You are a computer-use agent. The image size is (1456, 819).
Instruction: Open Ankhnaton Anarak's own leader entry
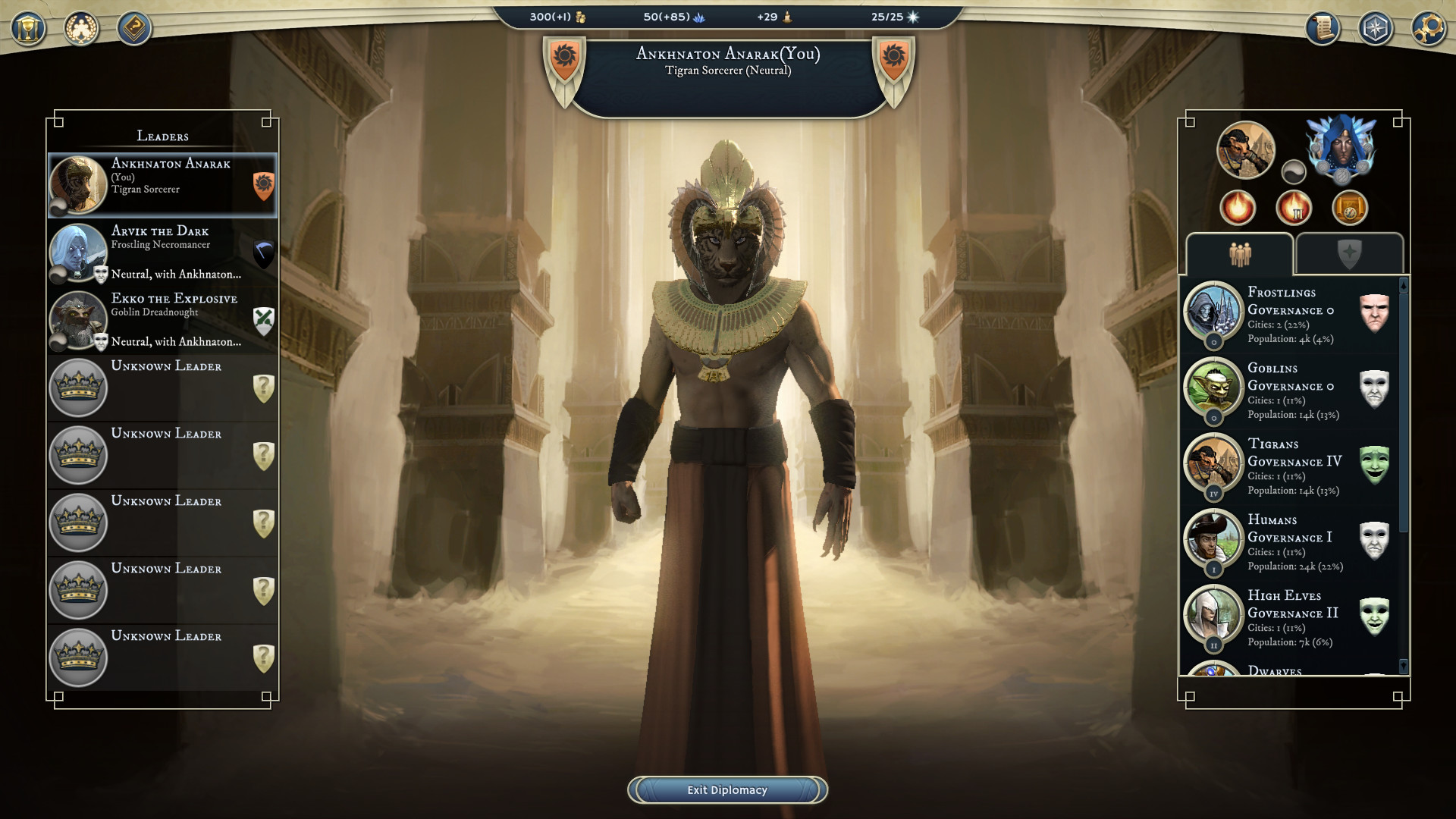click(162, 185)
